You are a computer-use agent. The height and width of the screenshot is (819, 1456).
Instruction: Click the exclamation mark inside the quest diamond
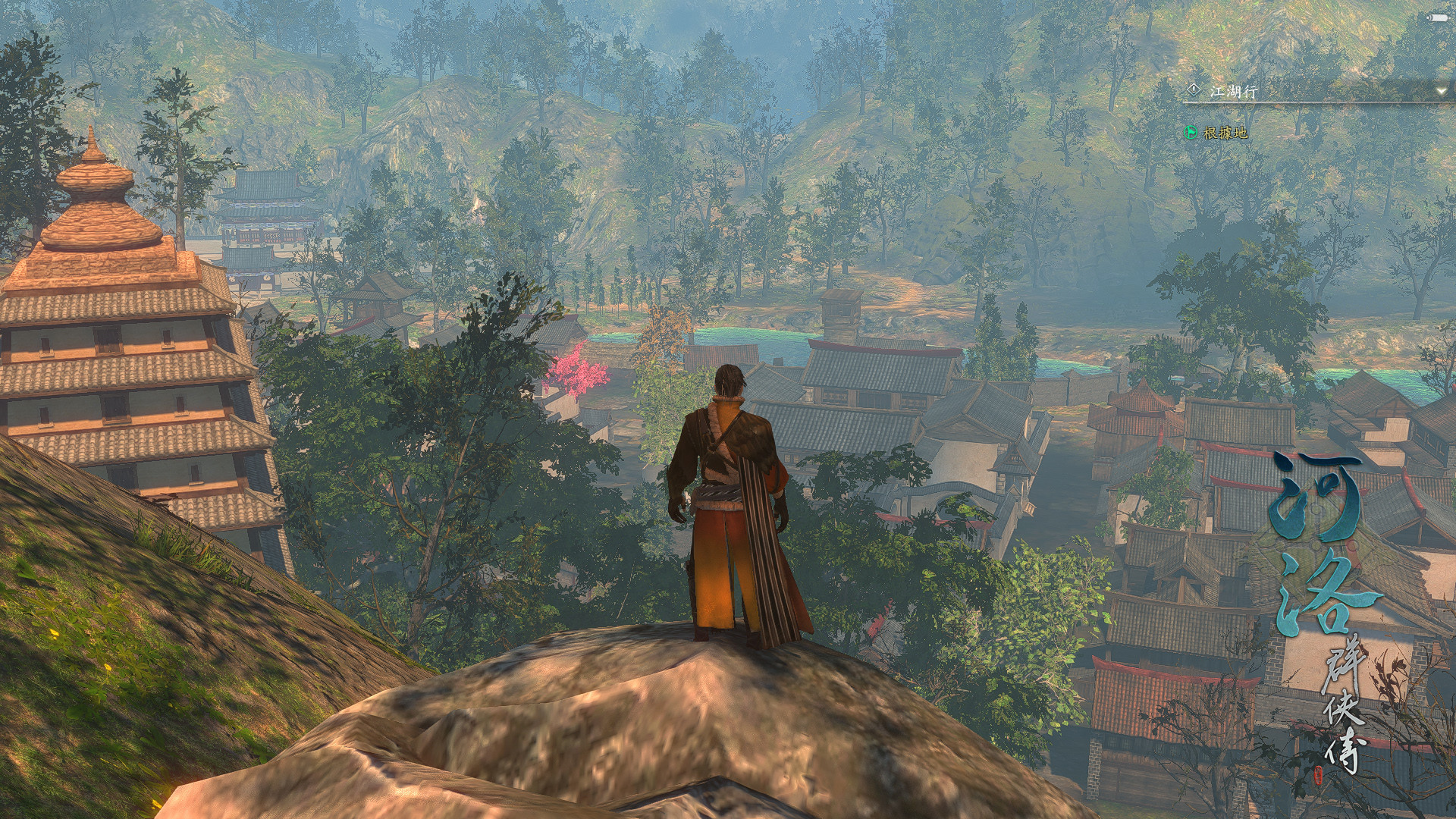(1194, 89)
